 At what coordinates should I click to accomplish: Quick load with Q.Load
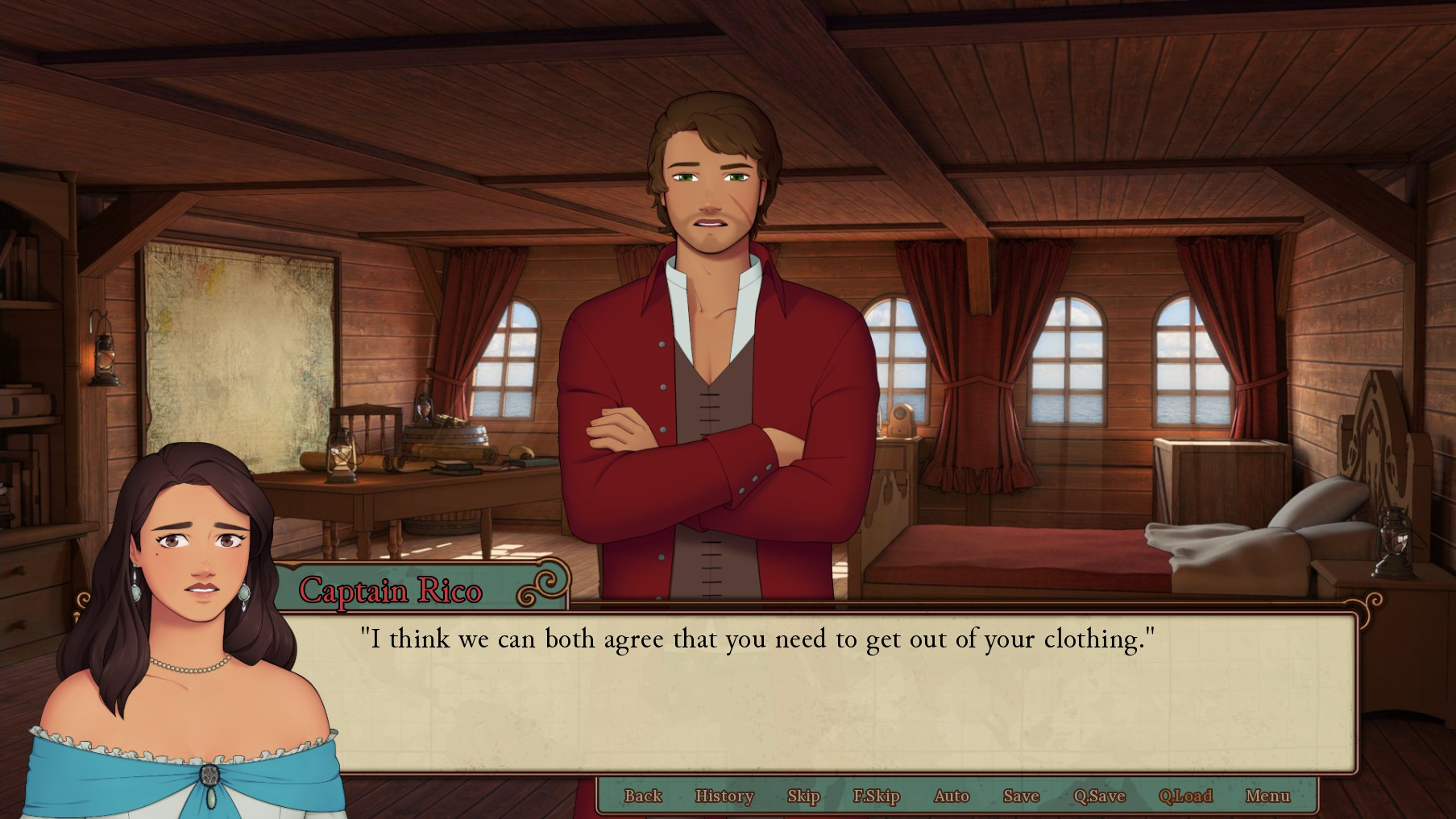pyautogui.click(x=1184, y=796)
